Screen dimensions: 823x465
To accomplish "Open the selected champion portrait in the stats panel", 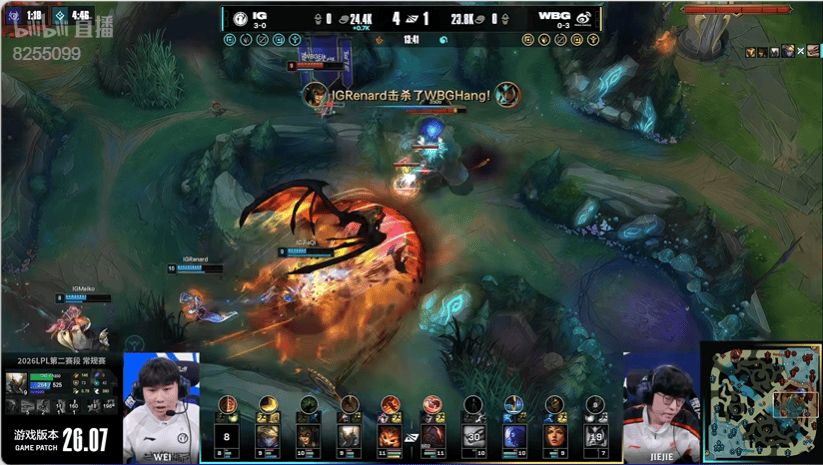I will pos(17,384).
